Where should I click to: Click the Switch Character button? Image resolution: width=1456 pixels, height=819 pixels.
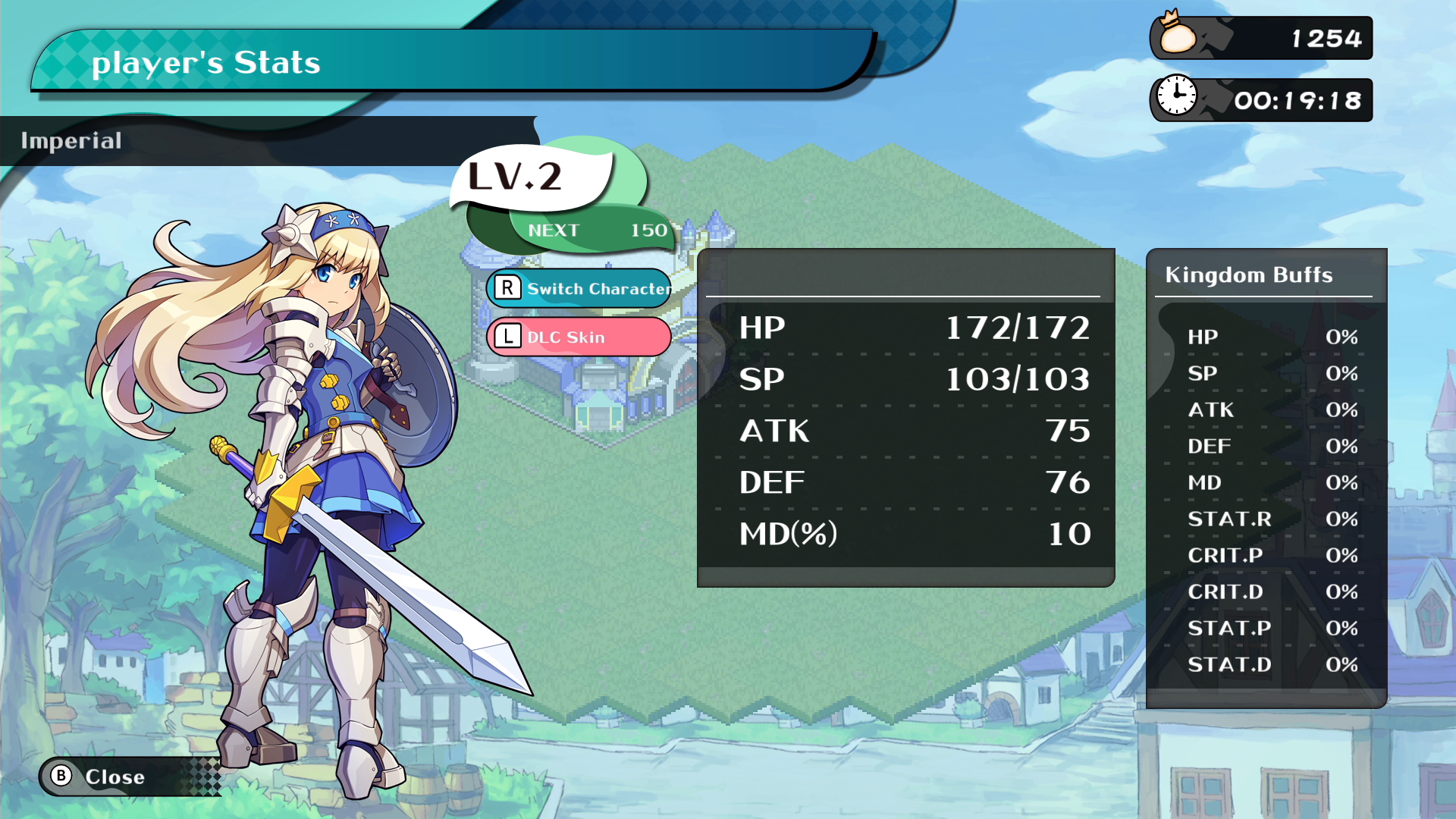pos(579,289)
